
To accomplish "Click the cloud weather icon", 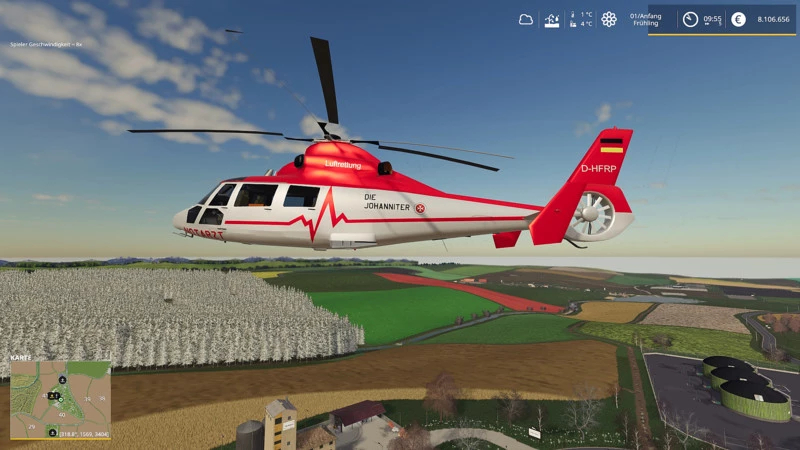I will (526, 19).
